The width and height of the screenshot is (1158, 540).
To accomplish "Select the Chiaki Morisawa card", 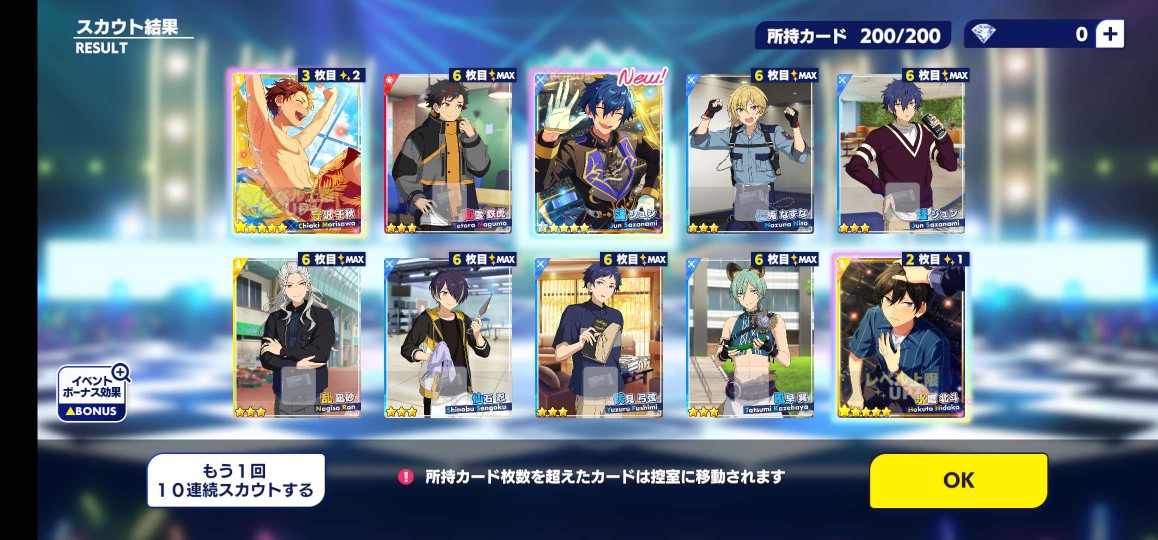I will click(297, 153).
